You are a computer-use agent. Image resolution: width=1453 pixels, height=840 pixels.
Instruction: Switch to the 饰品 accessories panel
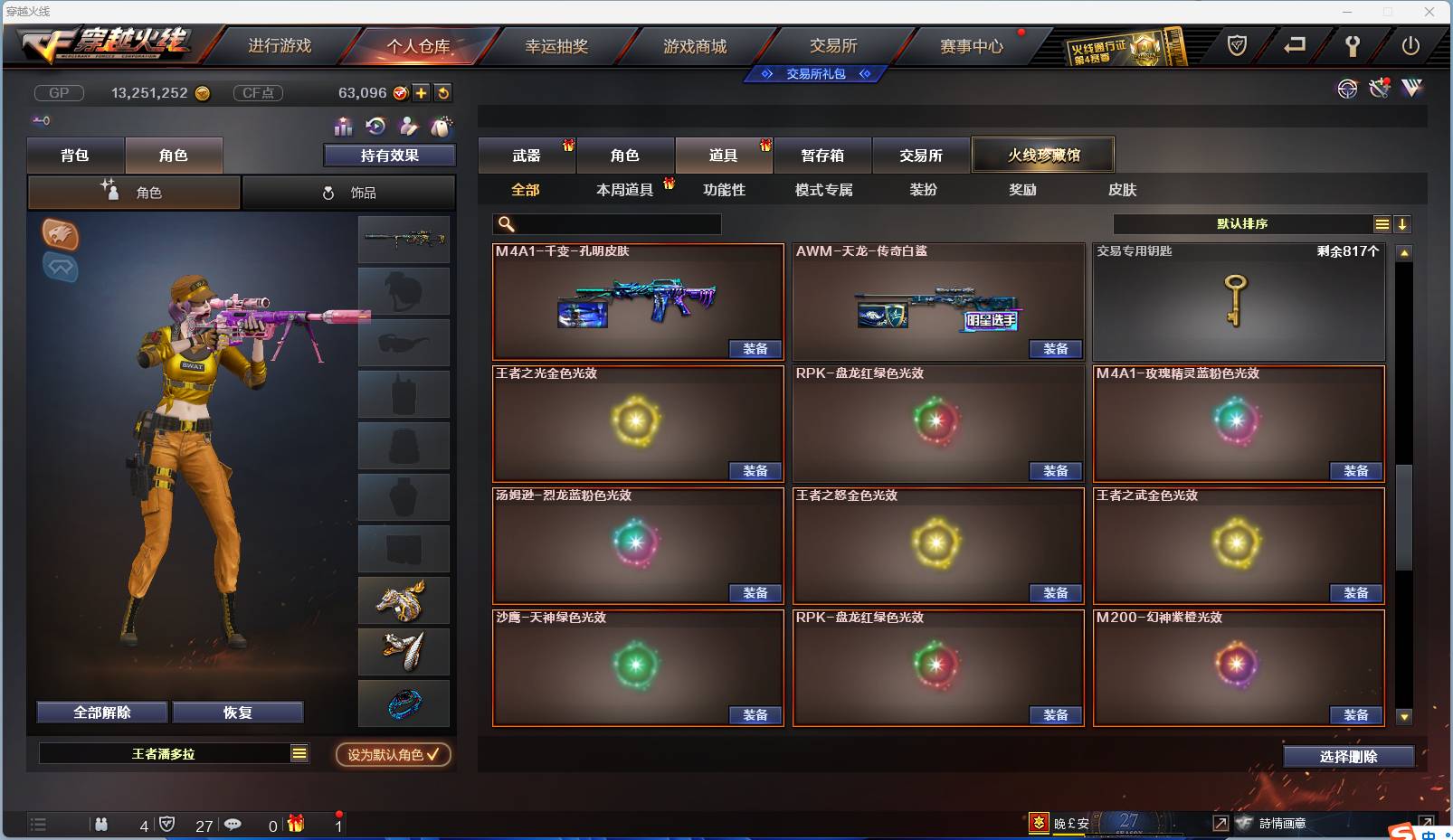348,192
